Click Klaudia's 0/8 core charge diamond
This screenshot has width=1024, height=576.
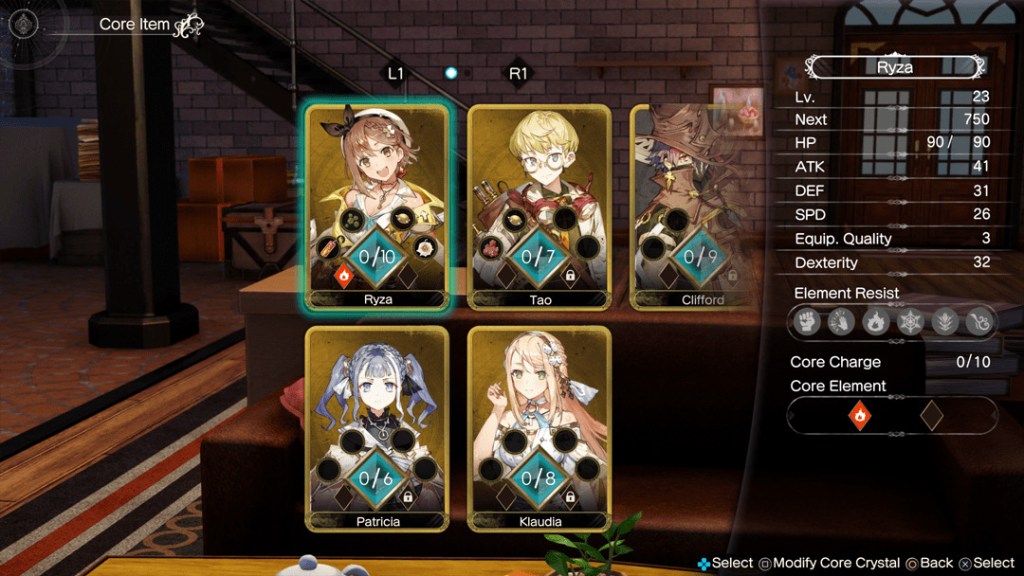[539, 477]
